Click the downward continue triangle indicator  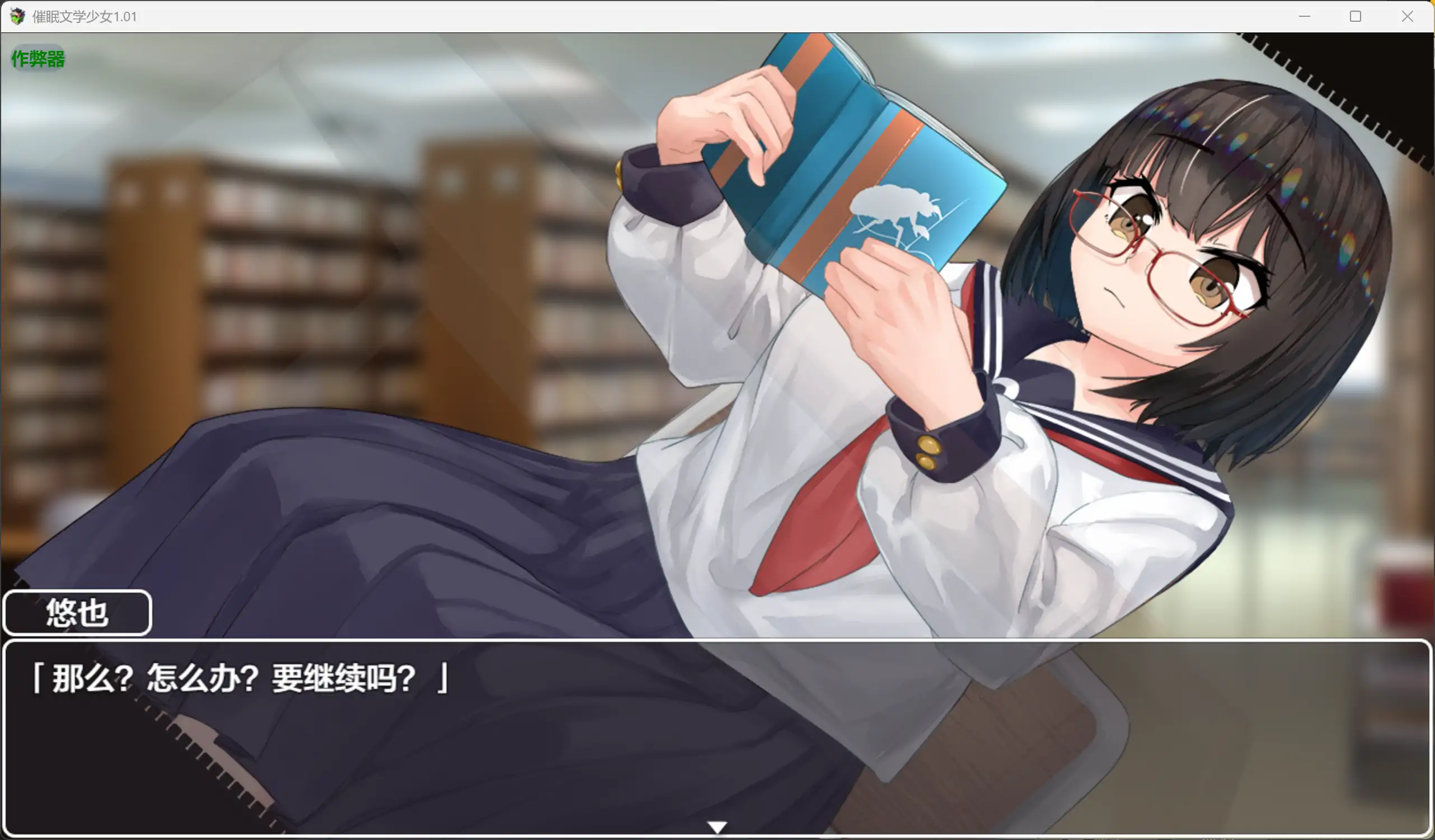[x=717, y=826]
